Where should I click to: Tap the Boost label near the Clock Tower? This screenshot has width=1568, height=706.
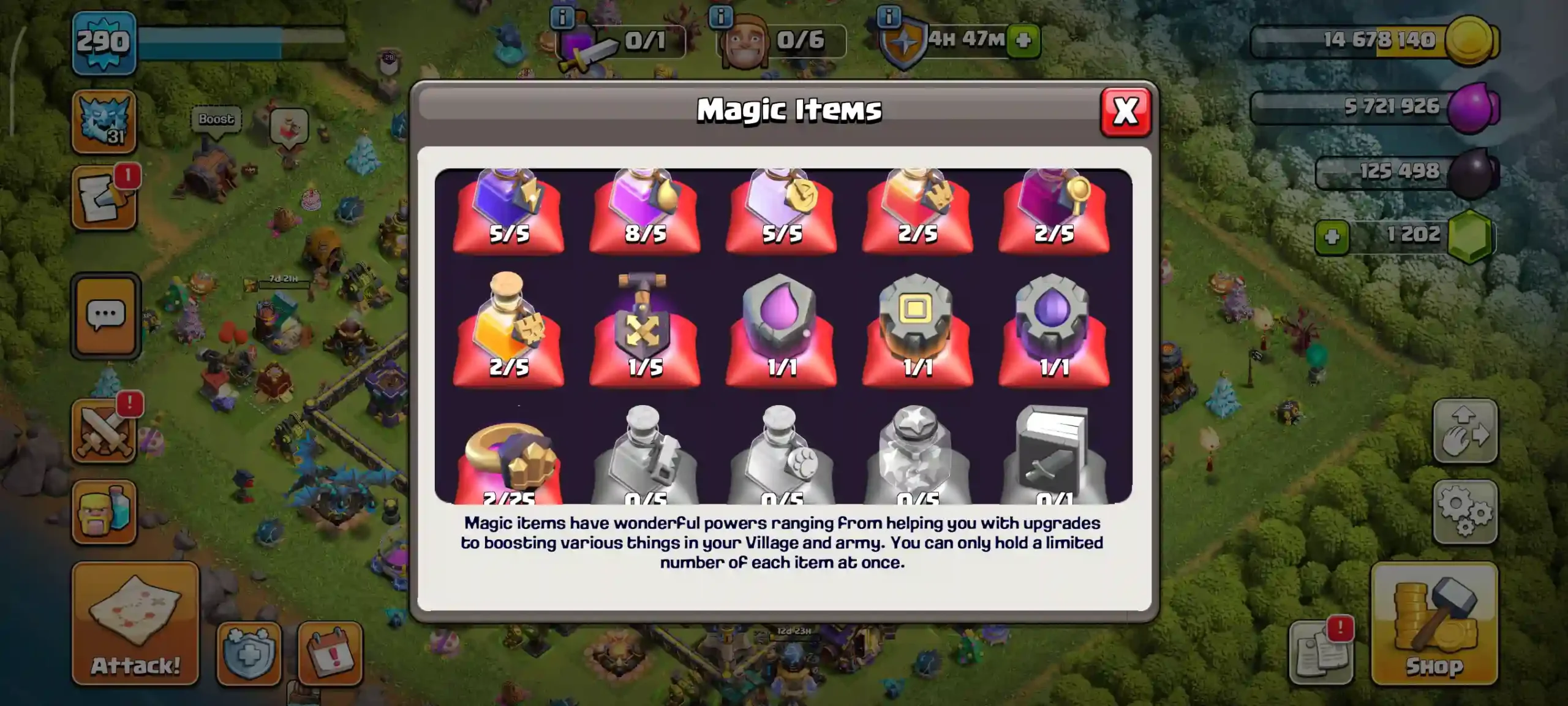[x=216, y=118]
